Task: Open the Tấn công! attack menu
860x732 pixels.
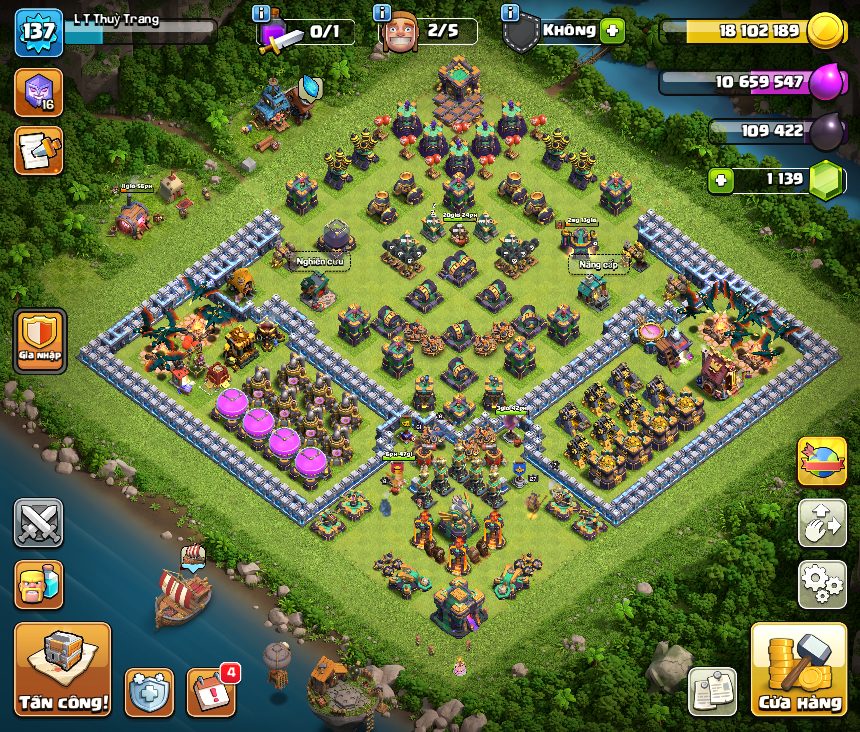Action: [62, 669]
